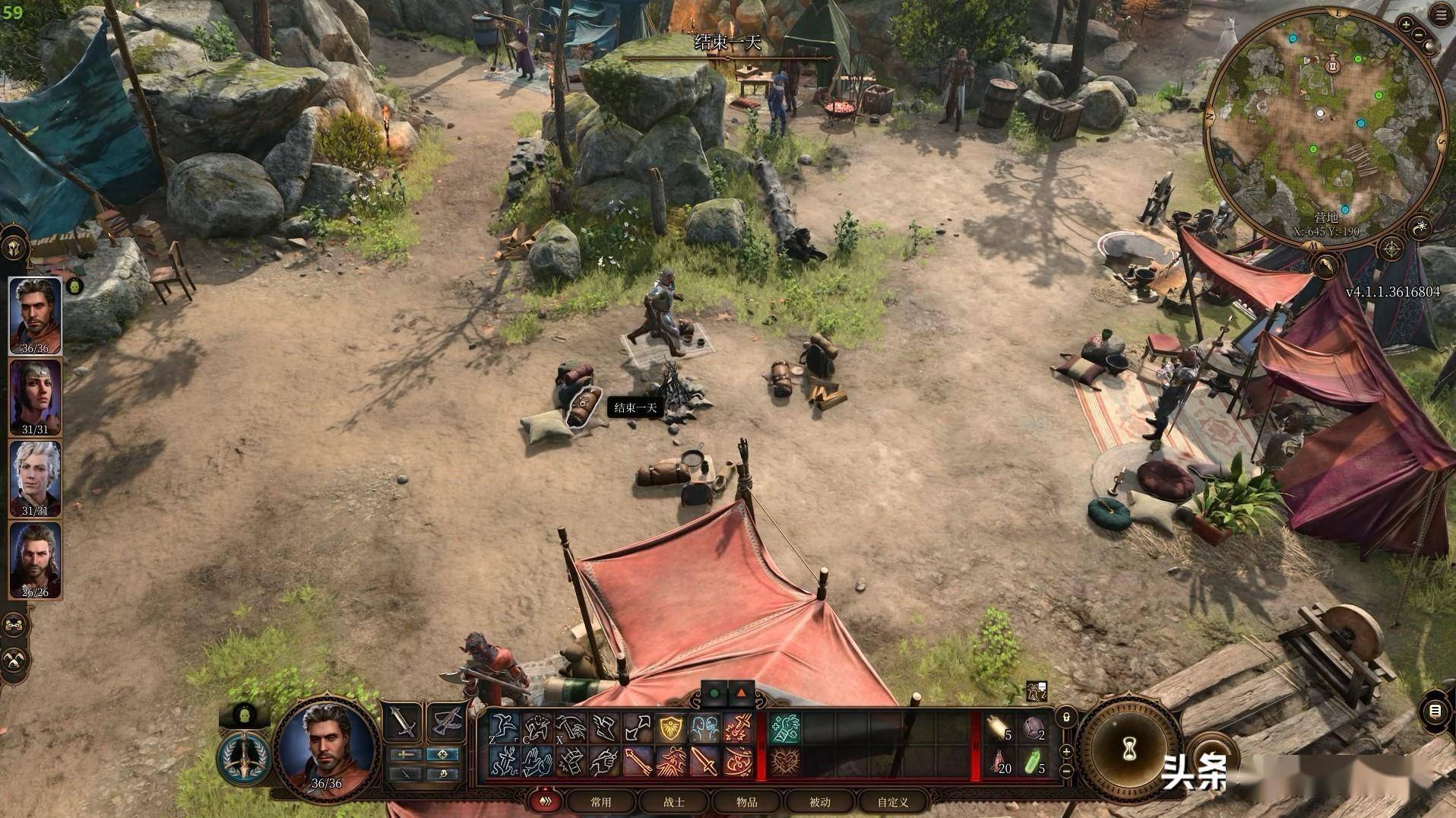Zoom in the minimap with plus button
This screenshot has height=818, width=1456.
tap(1406, 24)
